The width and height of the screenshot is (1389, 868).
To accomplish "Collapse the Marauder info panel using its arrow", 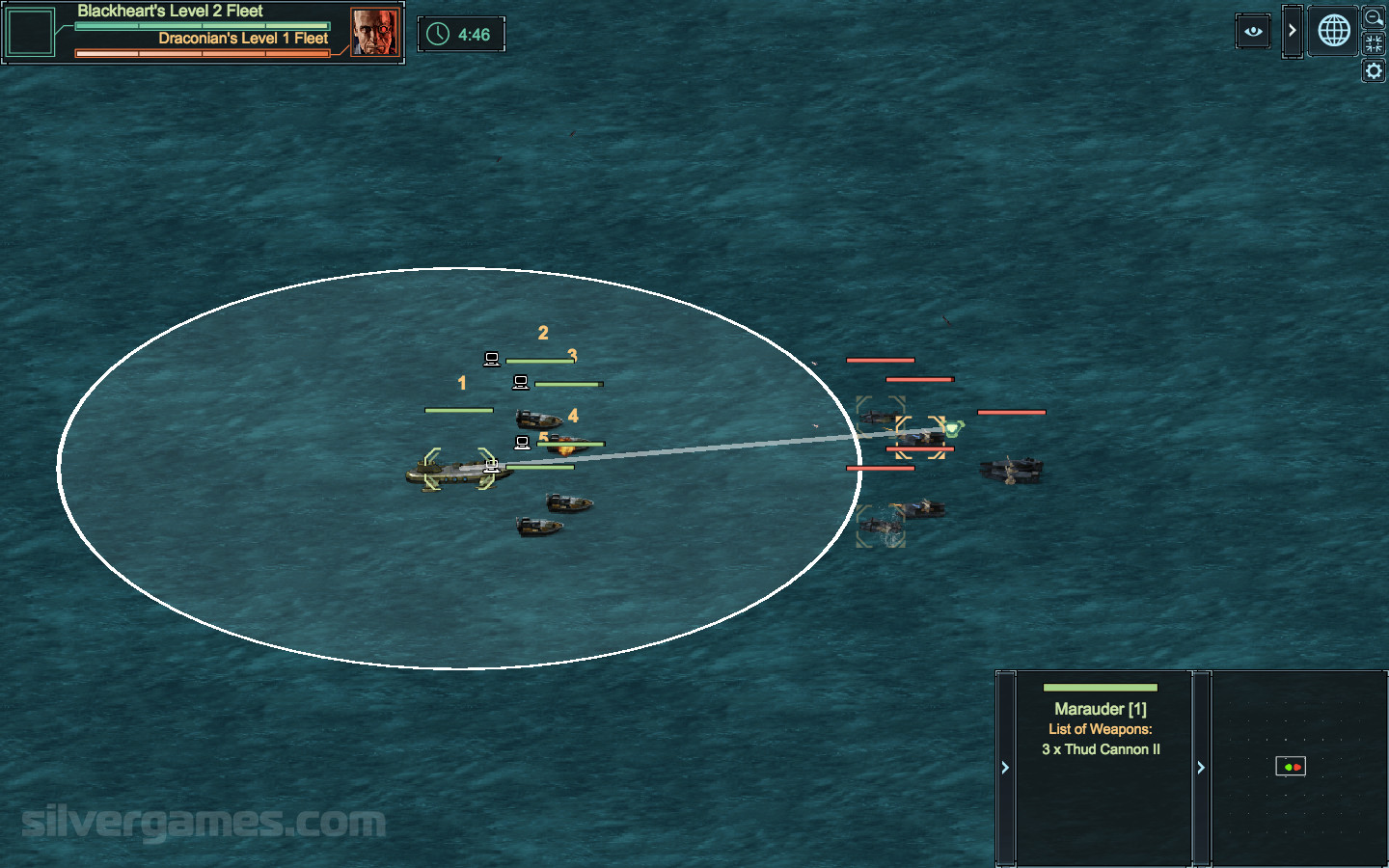I will (1005, 768).
